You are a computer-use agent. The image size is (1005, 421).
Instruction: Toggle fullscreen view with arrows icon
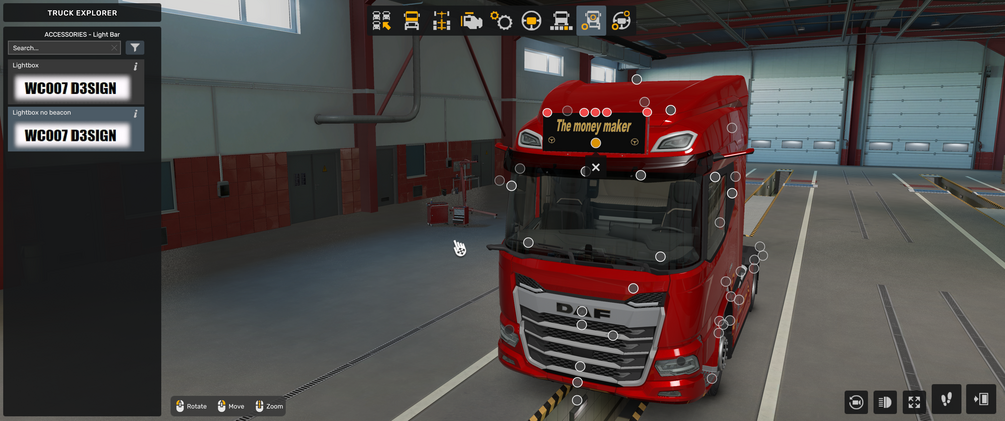[x=914, y=402]
